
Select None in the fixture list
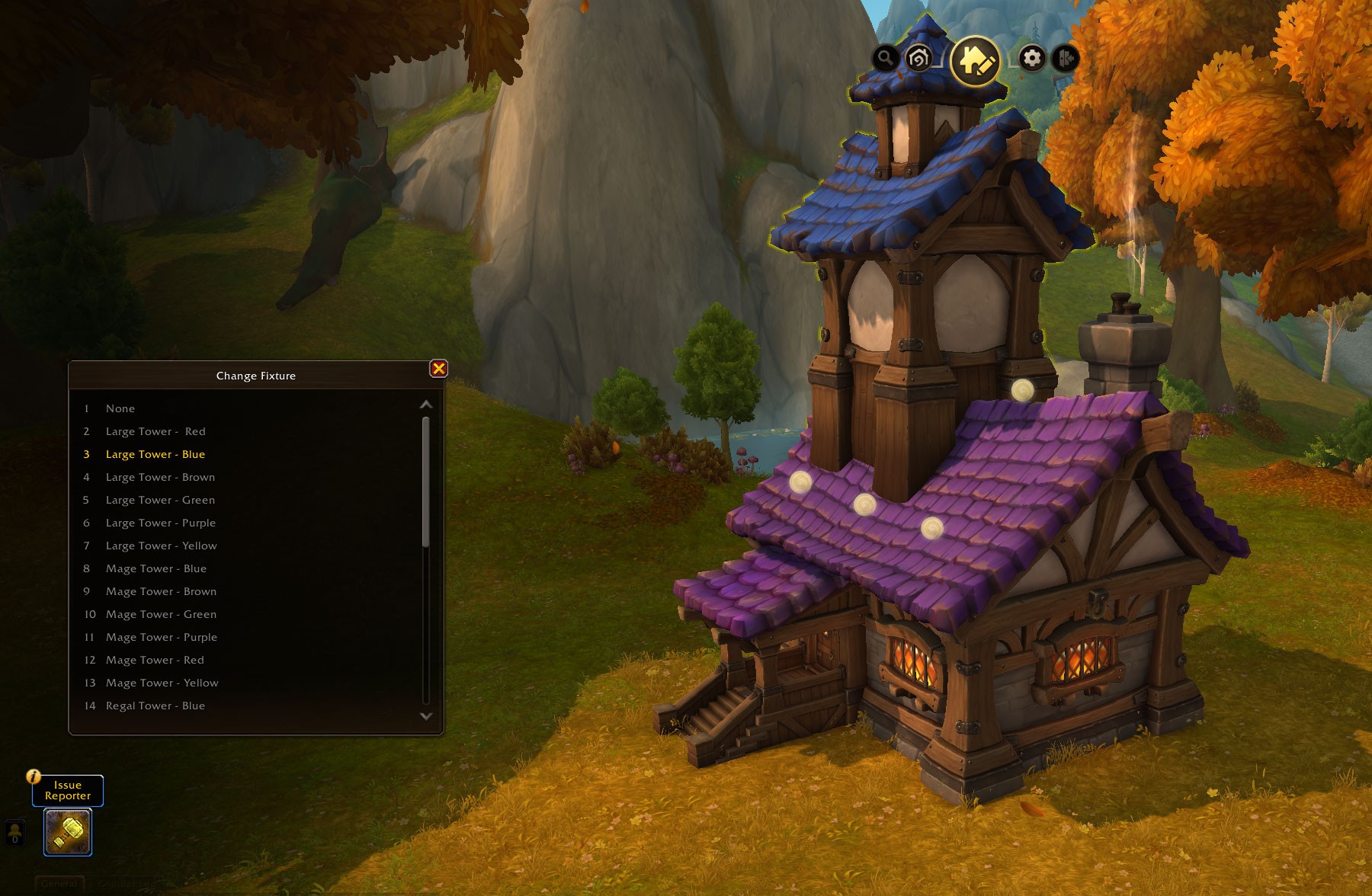(x=120, y=408)
